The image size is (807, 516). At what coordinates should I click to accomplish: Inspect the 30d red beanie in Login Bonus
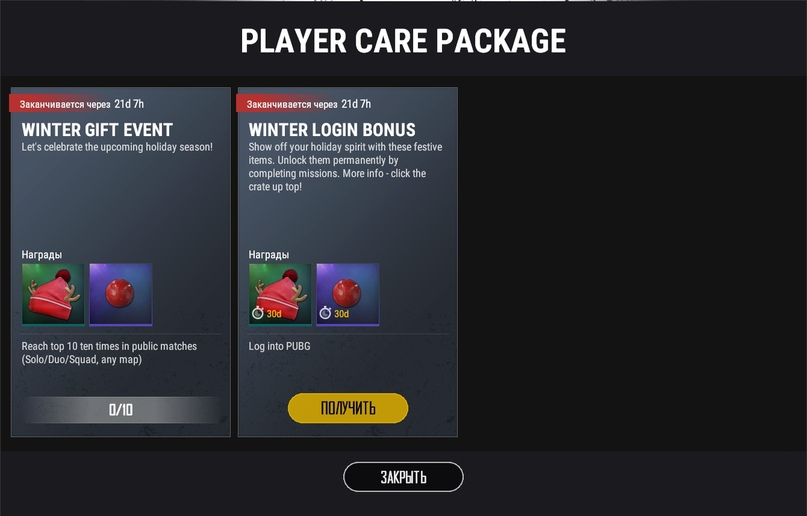click(280, 294)
